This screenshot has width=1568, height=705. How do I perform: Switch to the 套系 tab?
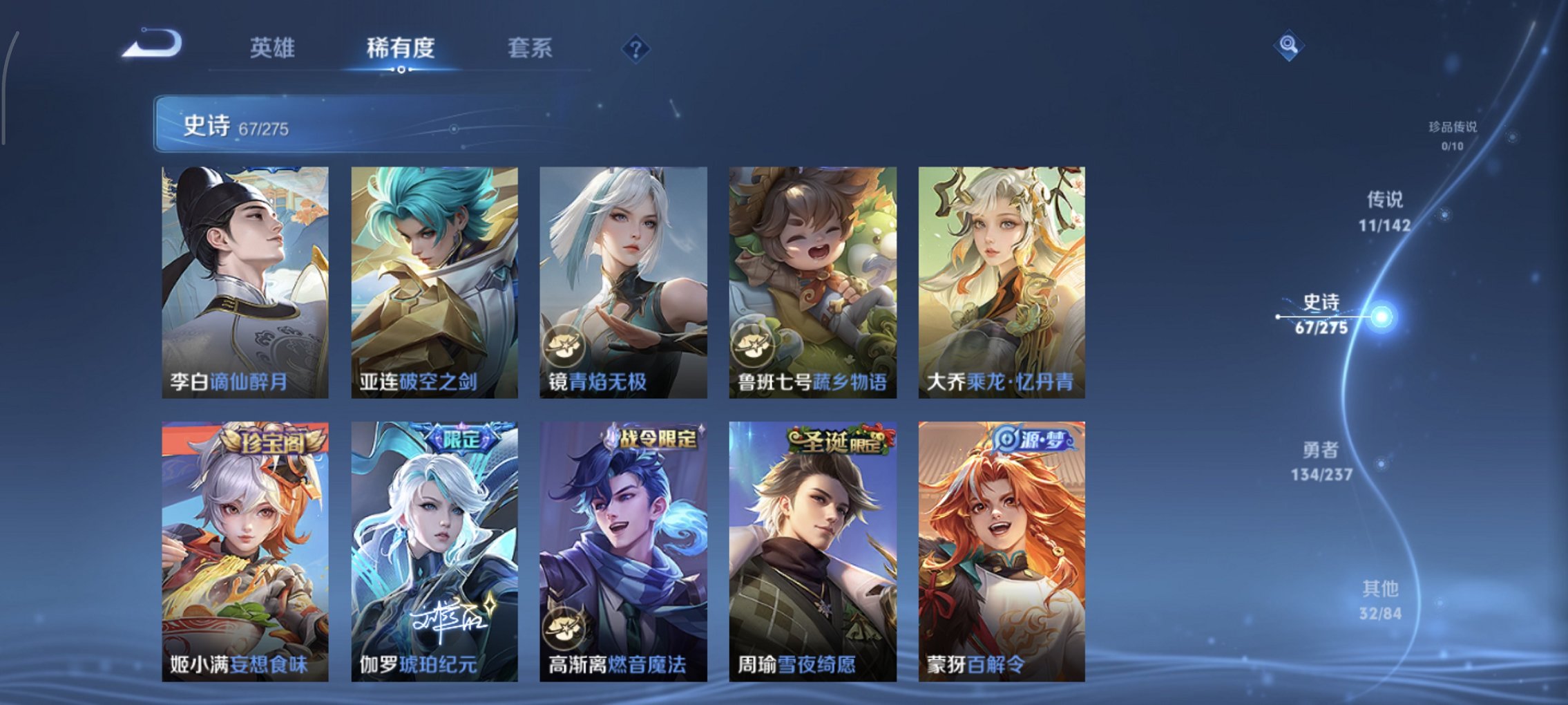530,48
